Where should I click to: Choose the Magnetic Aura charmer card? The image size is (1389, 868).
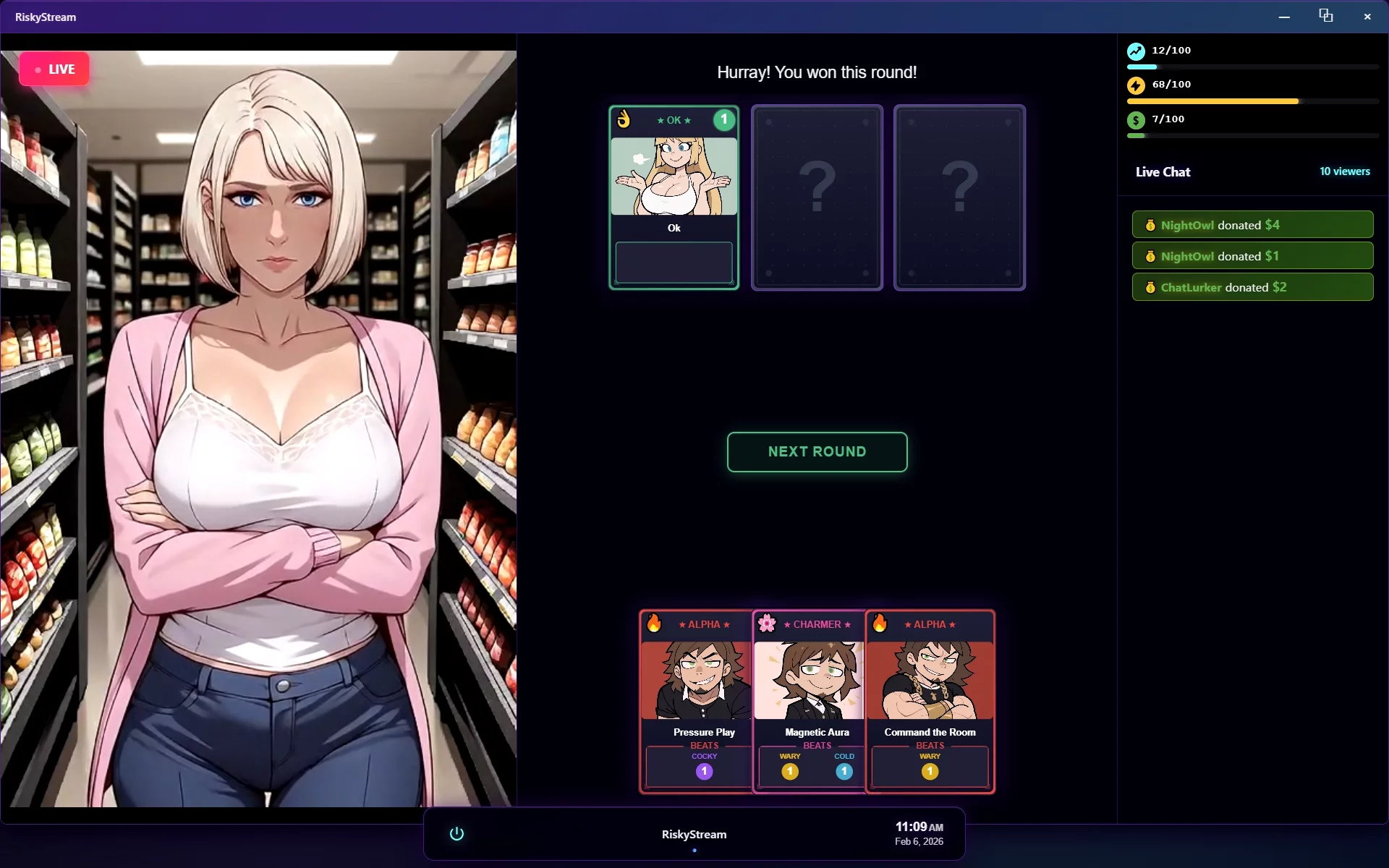(x=809, y=702)
